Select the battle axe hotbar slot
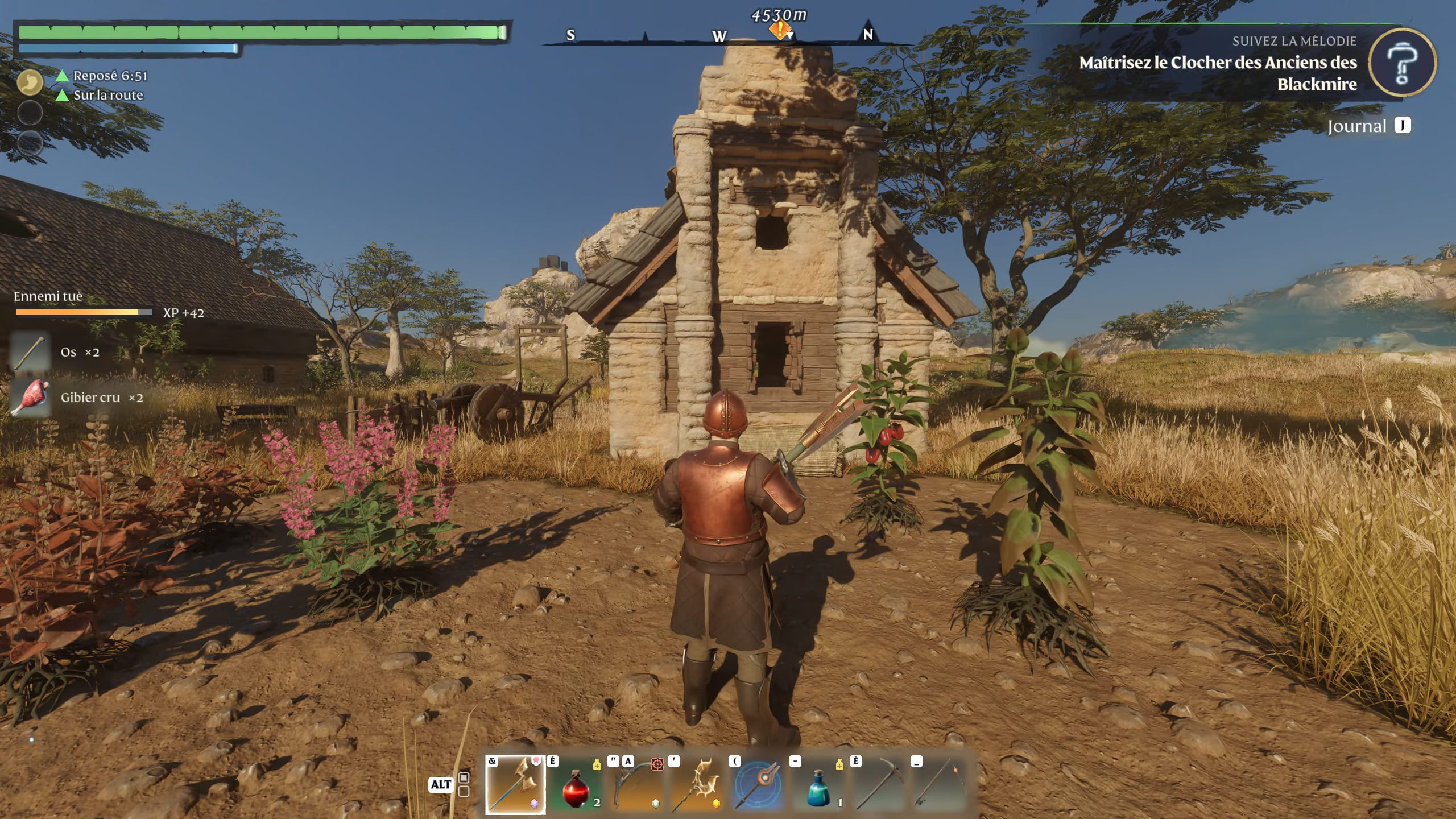1456x819 pixels. coord(515,785)
